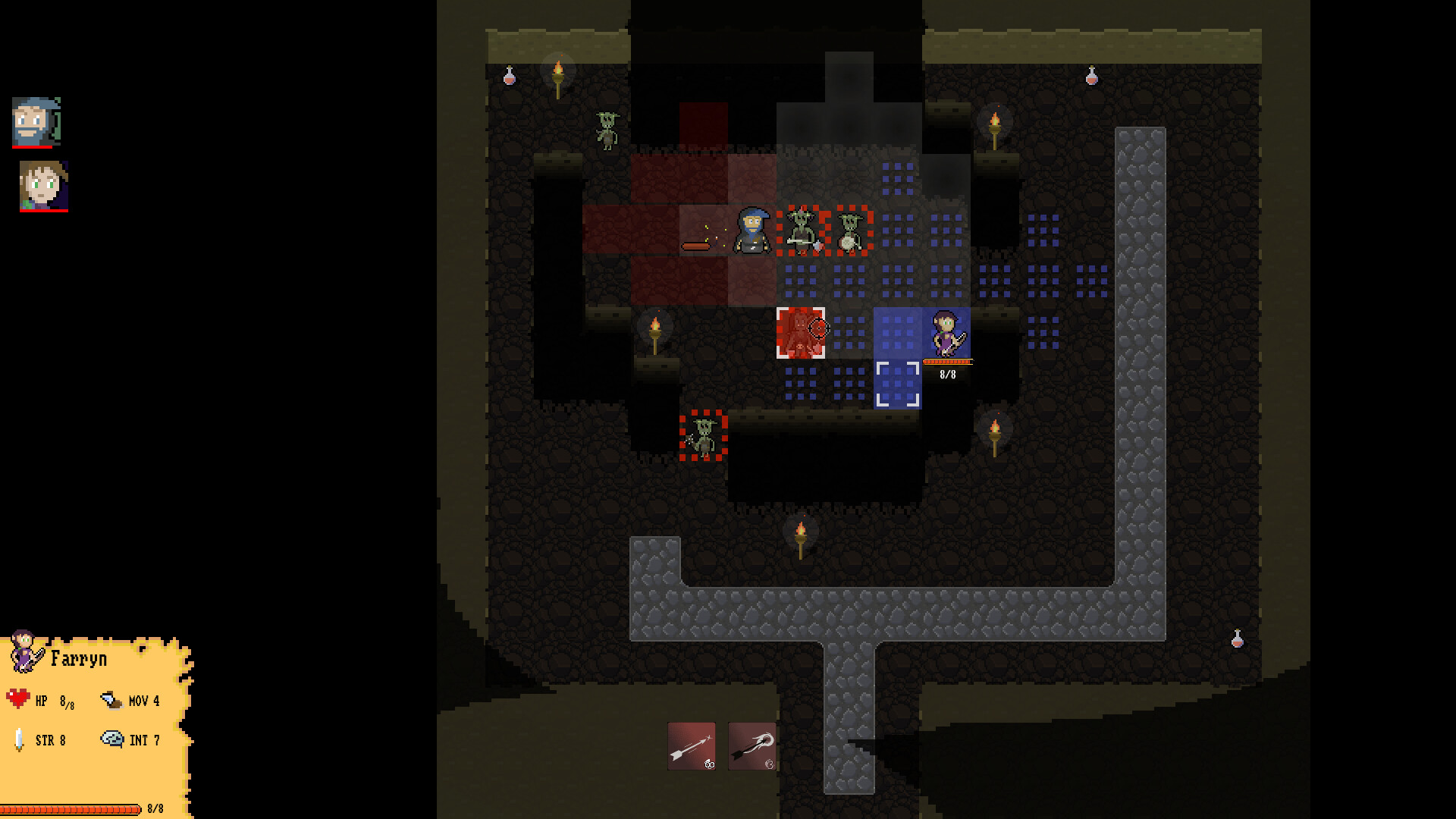Click the hooded hero beside the goblins
The height and width of the screenshot is (819, 1456).
coord(751,231)
